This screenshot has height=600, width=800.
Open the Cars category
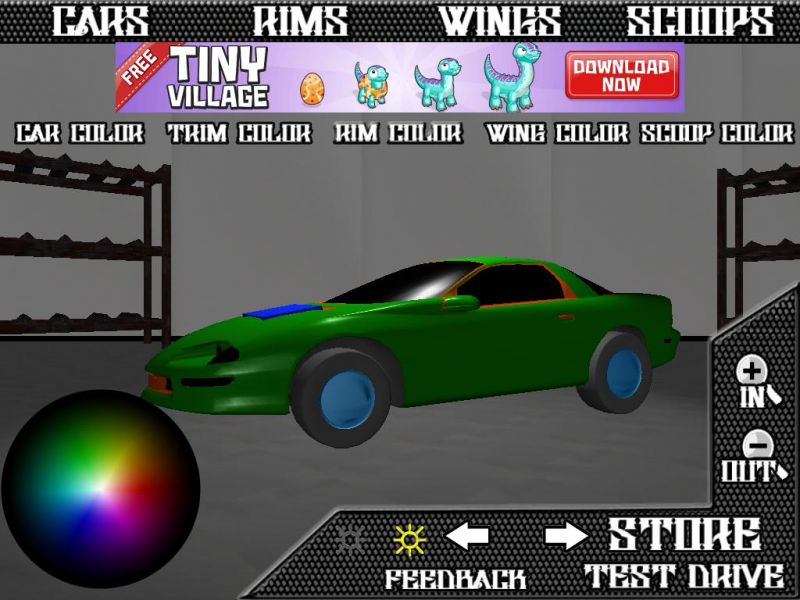pos(100,21)
